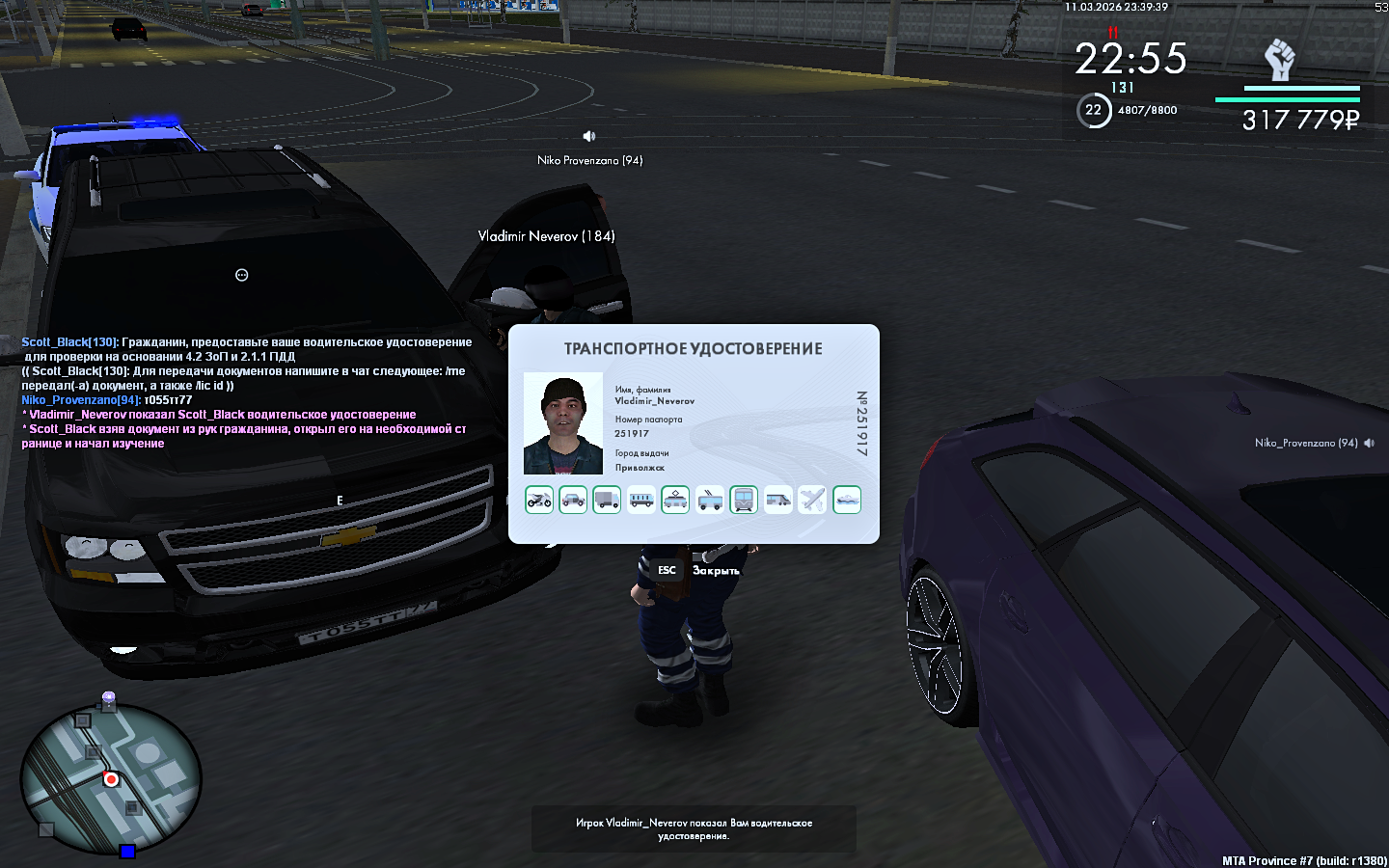Select the bus license category icon
Image resolution: width=1389 pixels, height=868 pixels.
tap(641, 500)
